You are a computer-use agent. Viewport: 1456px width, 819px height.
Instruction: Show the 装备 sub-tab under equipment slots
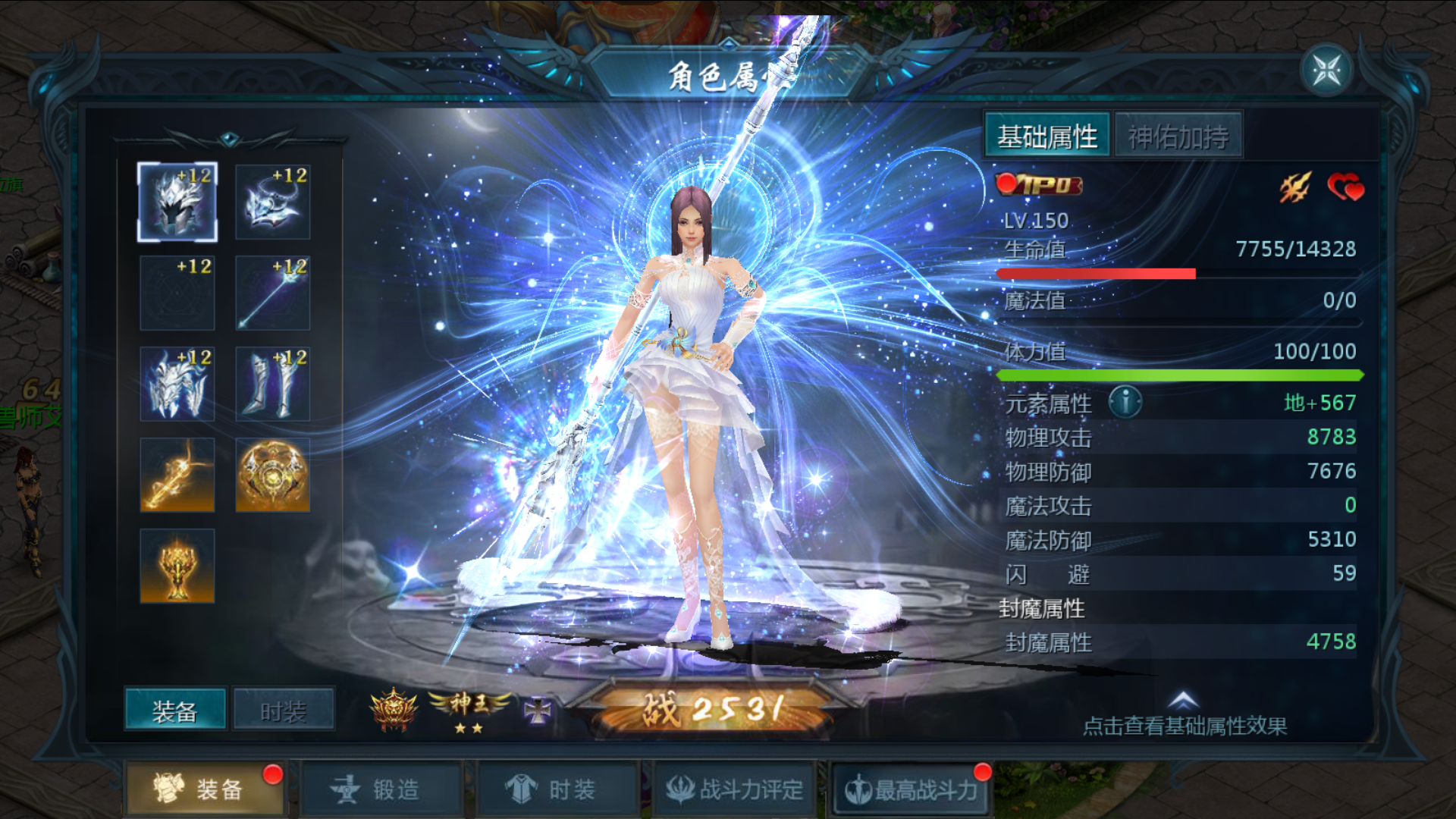point(175,710)
